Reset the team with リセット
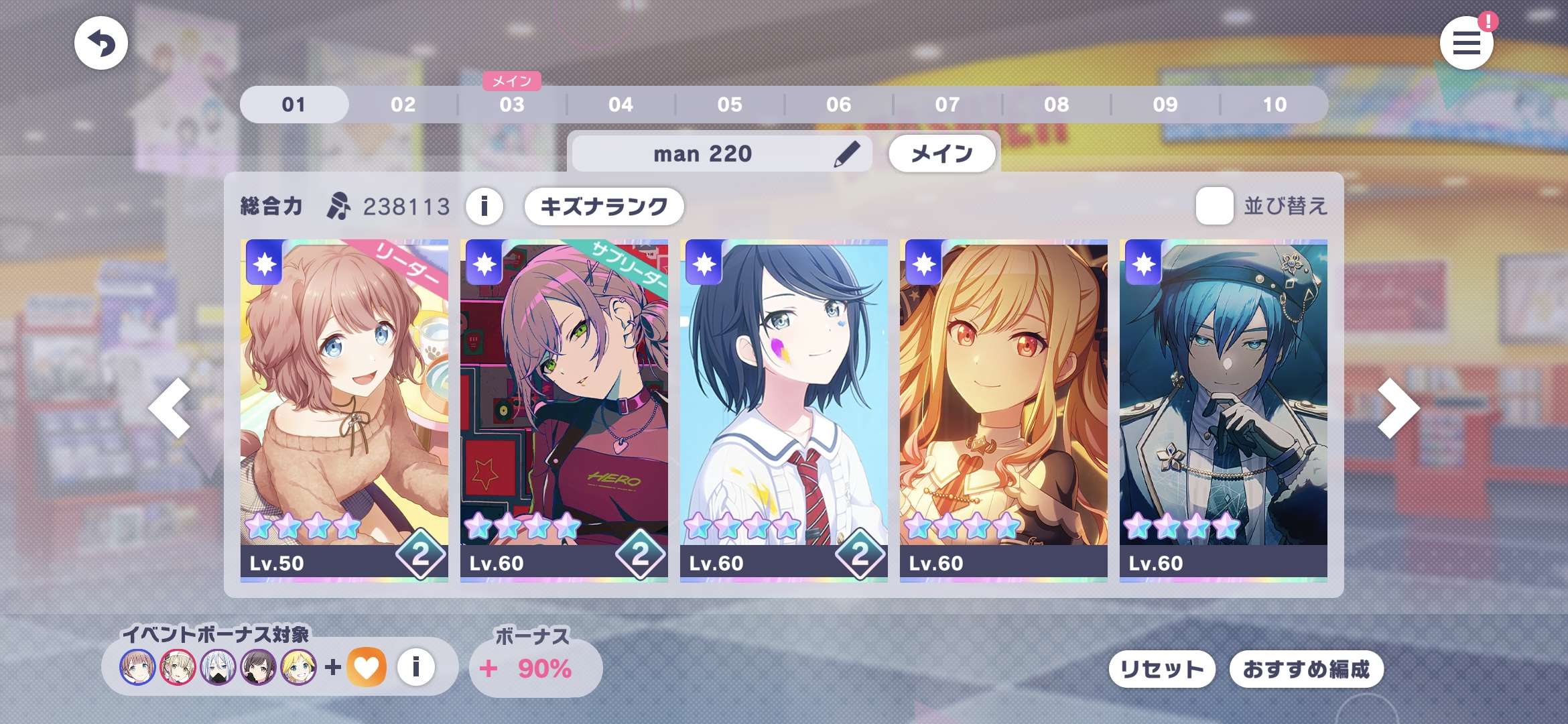 coord(1162,669)
